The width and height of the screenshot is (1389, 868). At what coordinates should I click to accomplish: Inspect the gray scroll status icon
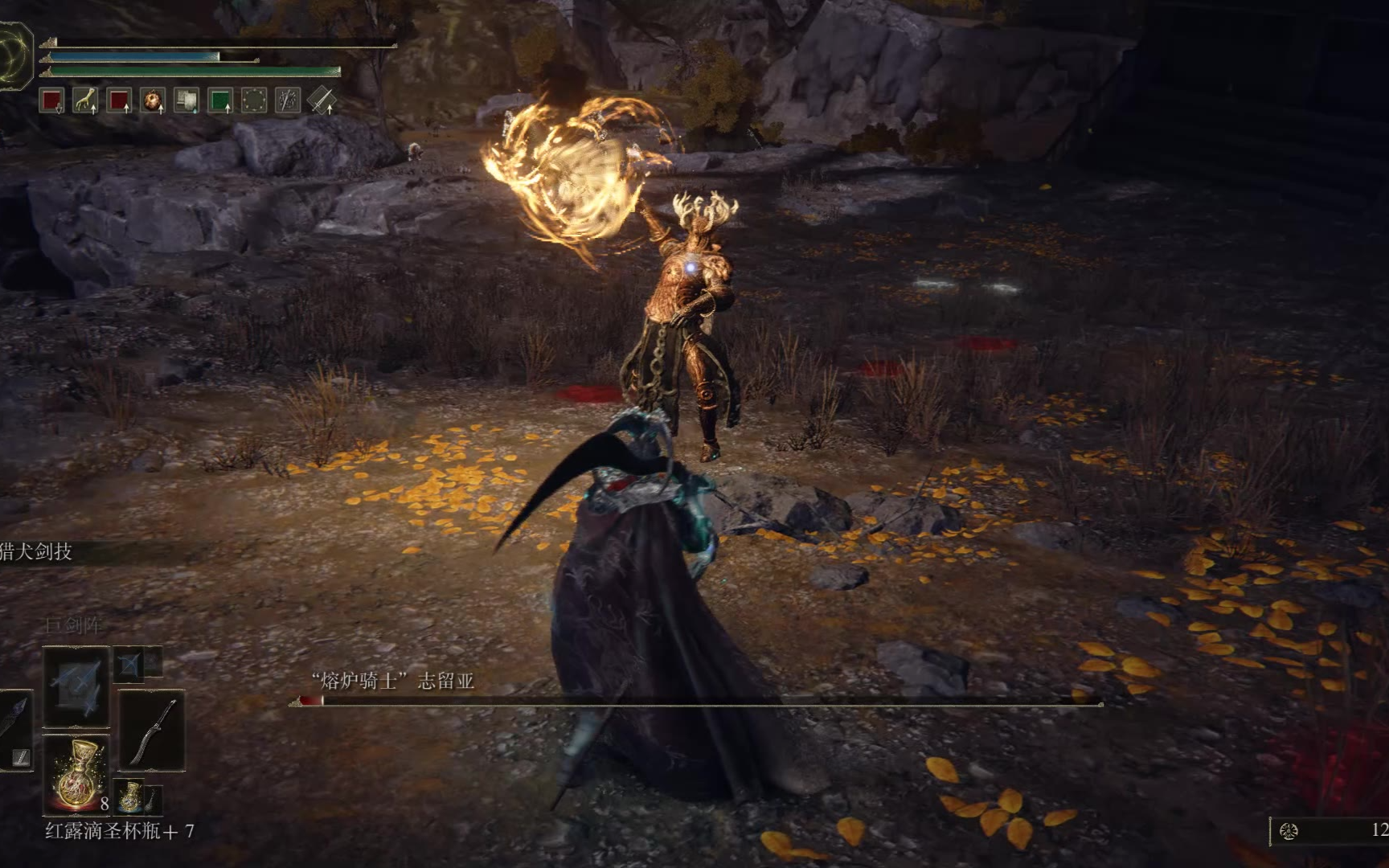186,101
